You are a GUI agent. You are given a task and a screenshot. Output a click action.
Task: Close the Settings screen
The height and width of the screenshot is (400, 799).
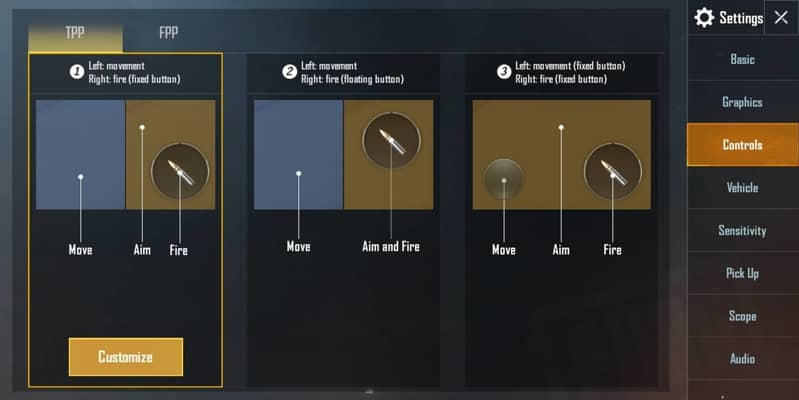coord(781,17)
